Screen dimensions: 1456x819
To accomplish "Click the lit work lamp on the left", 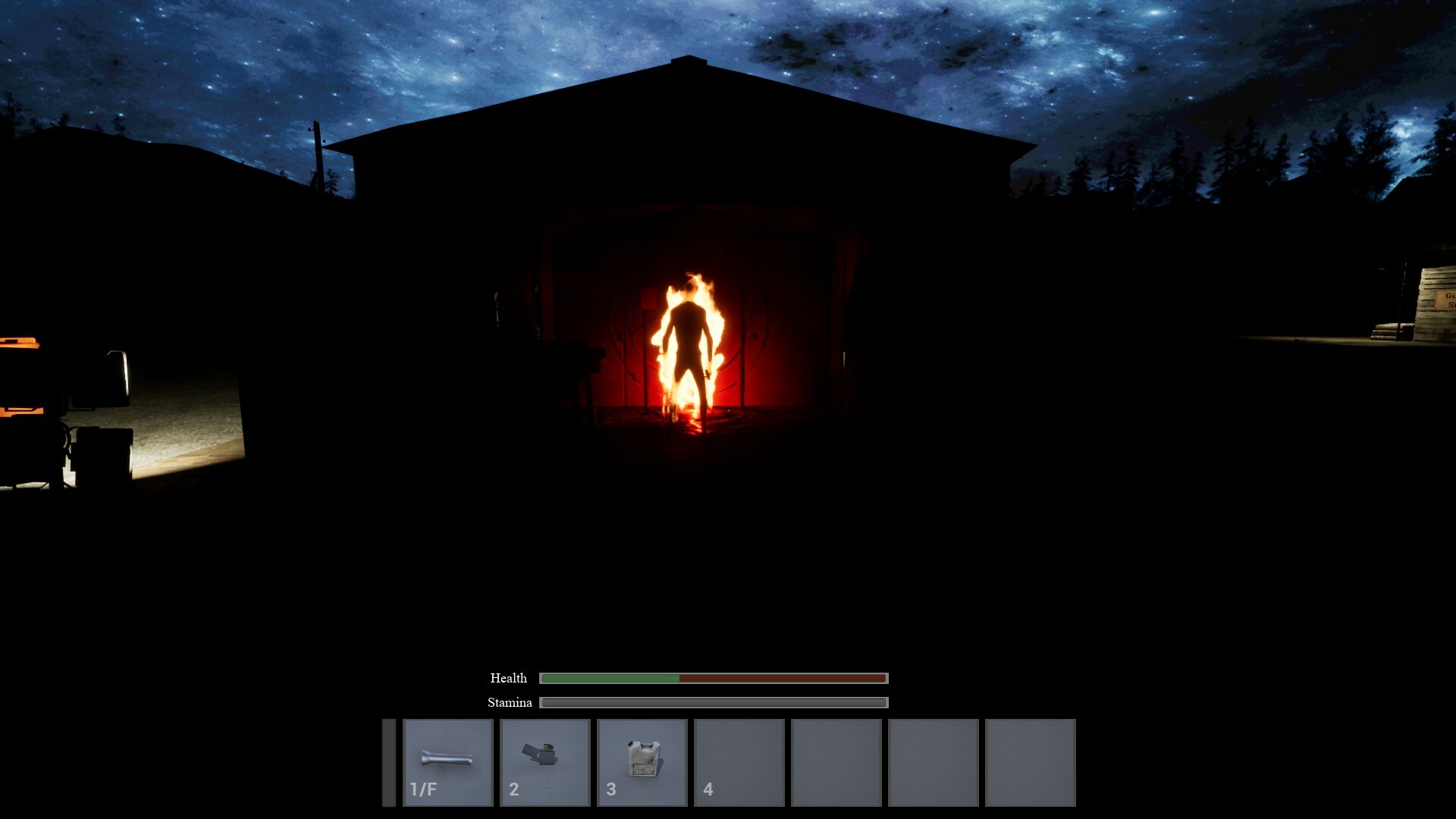I will pos(115,372).
